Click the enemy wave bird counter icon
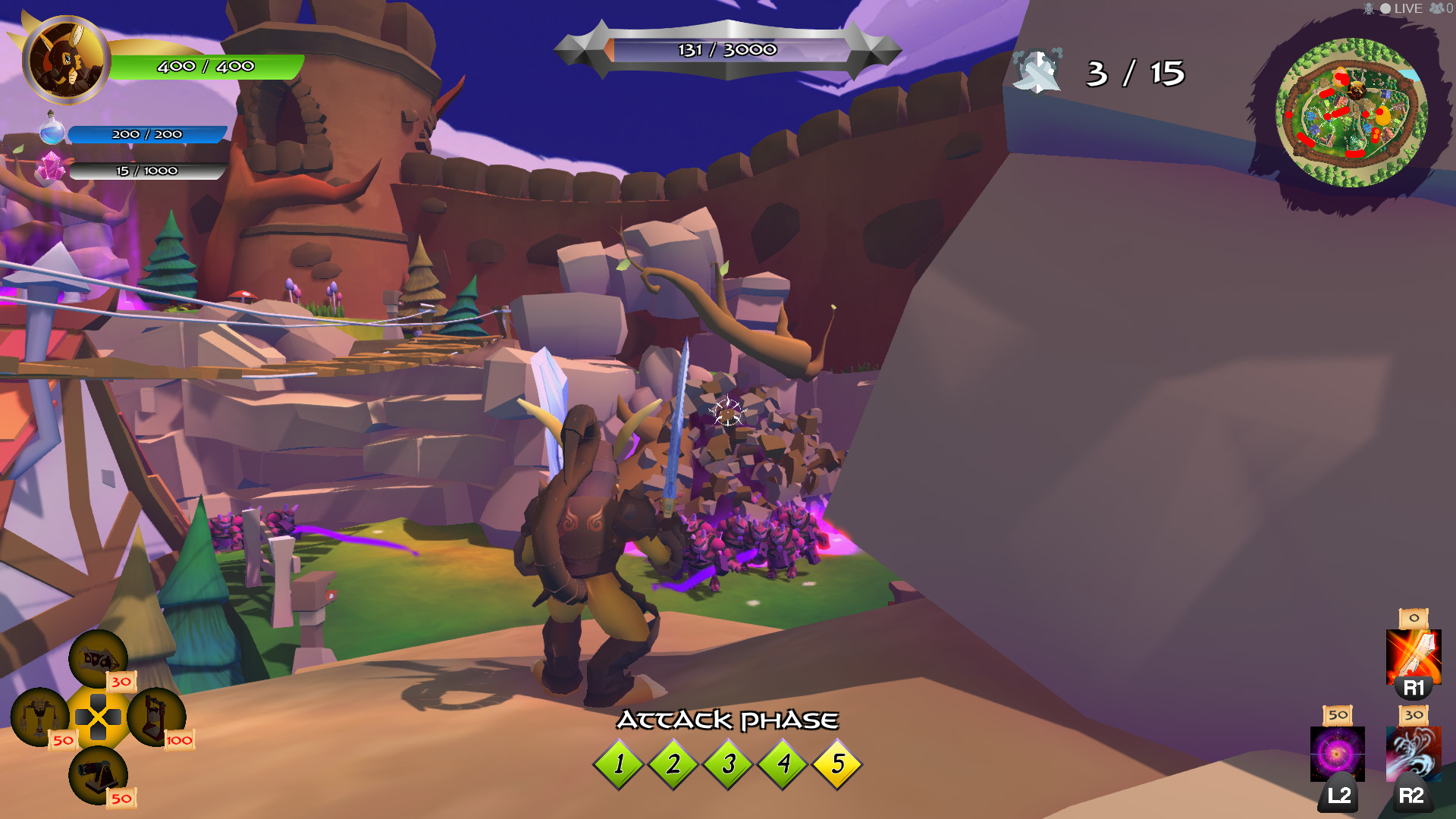 tap(1037, 74)
